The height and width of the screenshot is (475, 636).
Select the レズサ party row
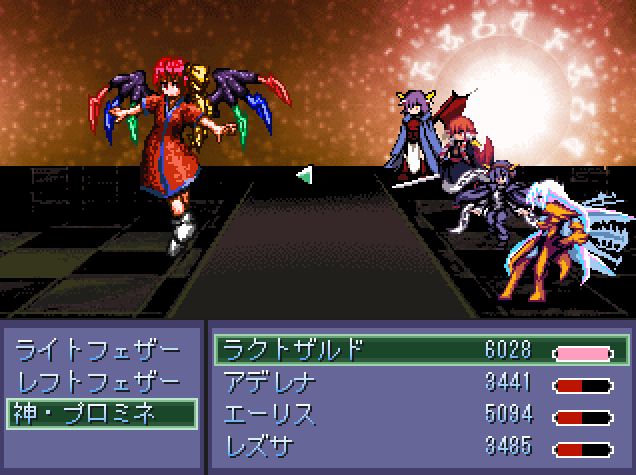click(x=420, y=444)
